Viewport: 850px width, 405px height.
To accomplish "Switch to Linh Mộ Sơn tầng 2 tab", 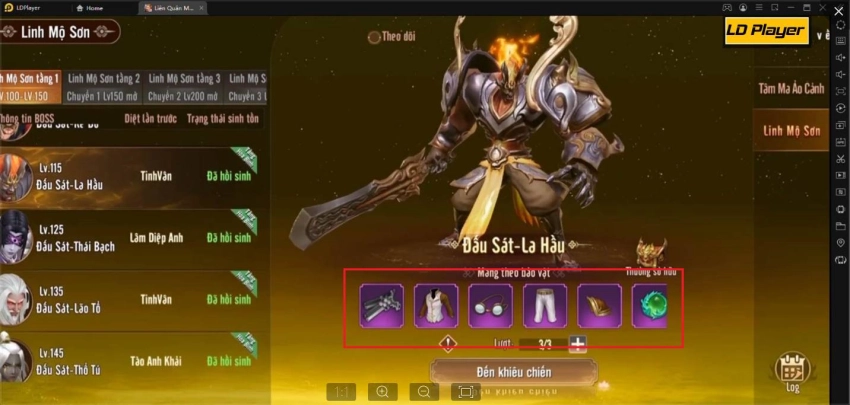I will point(103,84).
